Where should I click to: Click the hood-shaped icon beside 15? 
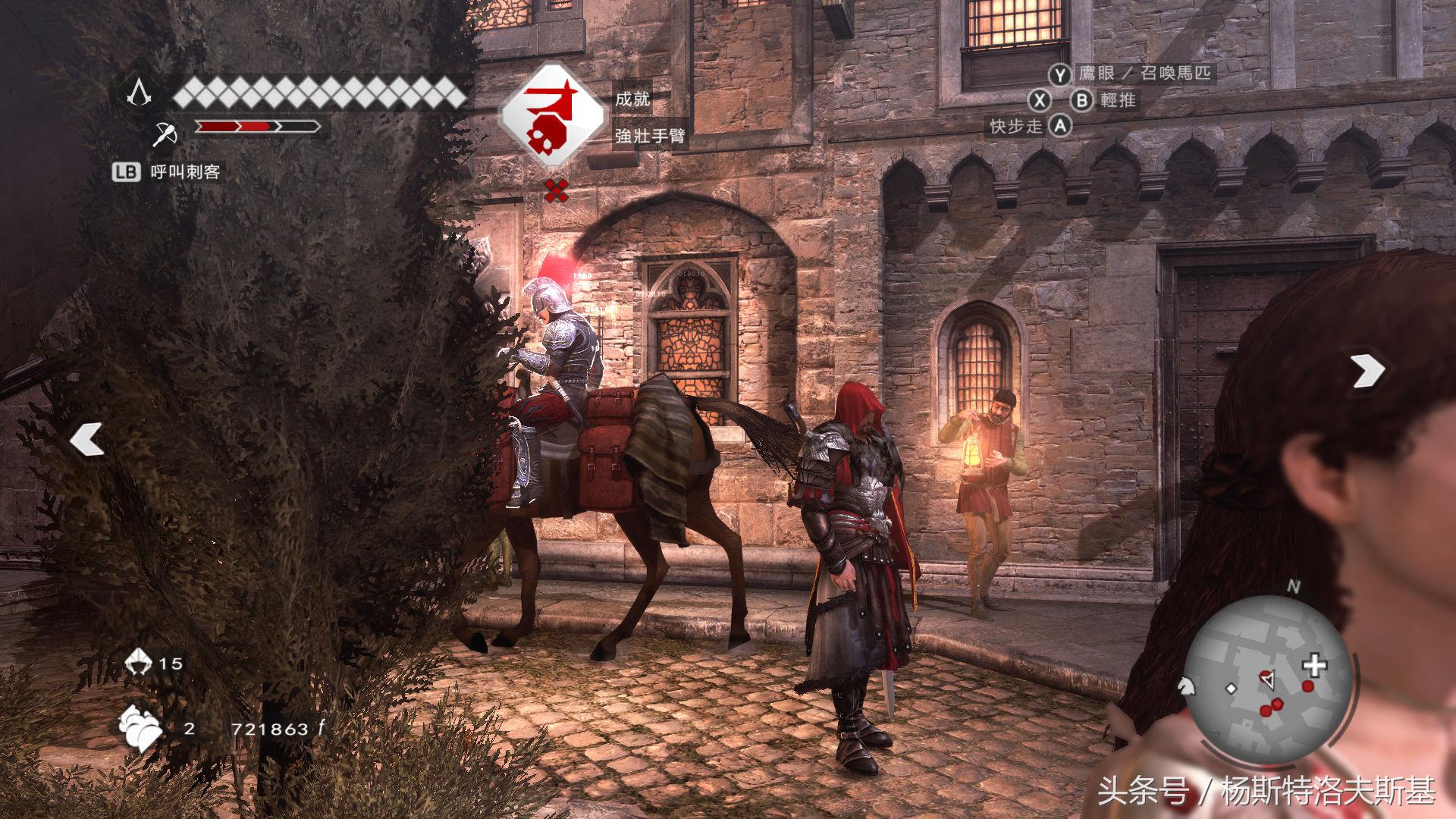139,662
